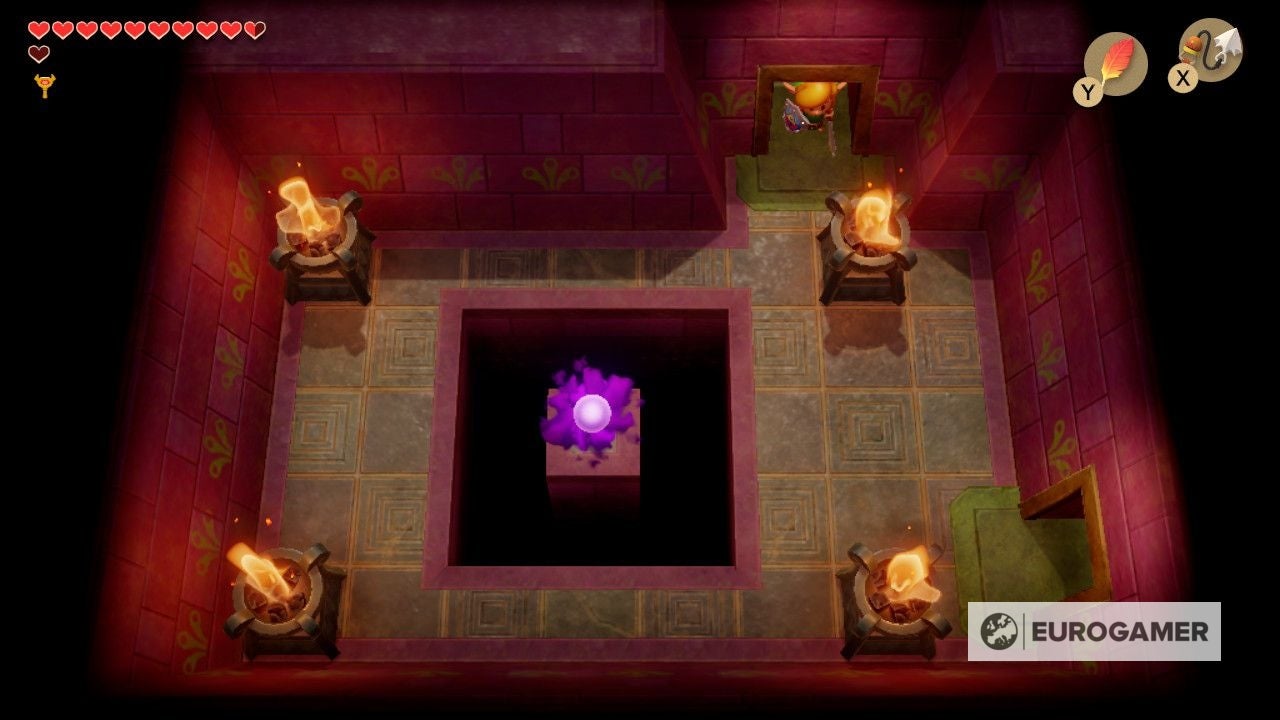This screenshot has height=720, width=1280.
Task: Toggle the purple crystal switch orb
Action: [x=591, y=414]
